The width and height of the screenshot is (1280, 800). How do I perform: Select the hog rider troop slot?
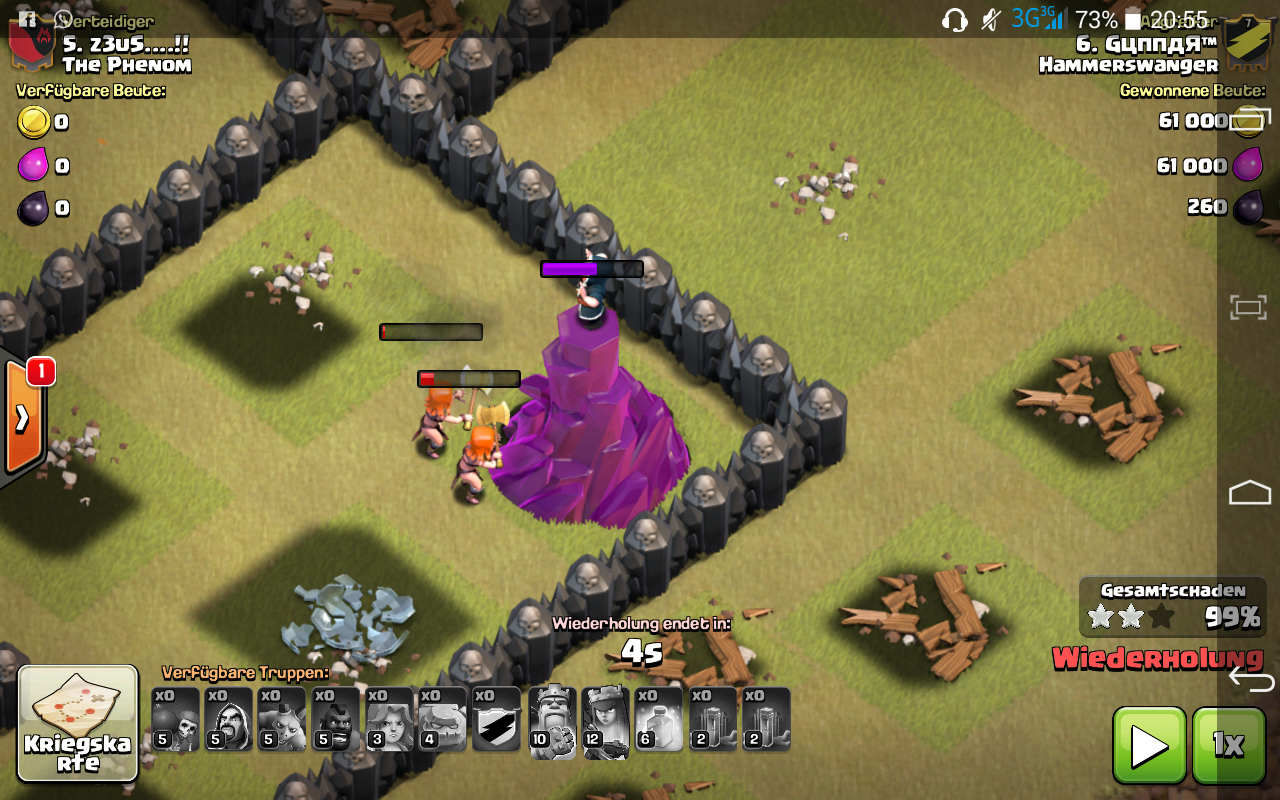[x=336, y=719]
